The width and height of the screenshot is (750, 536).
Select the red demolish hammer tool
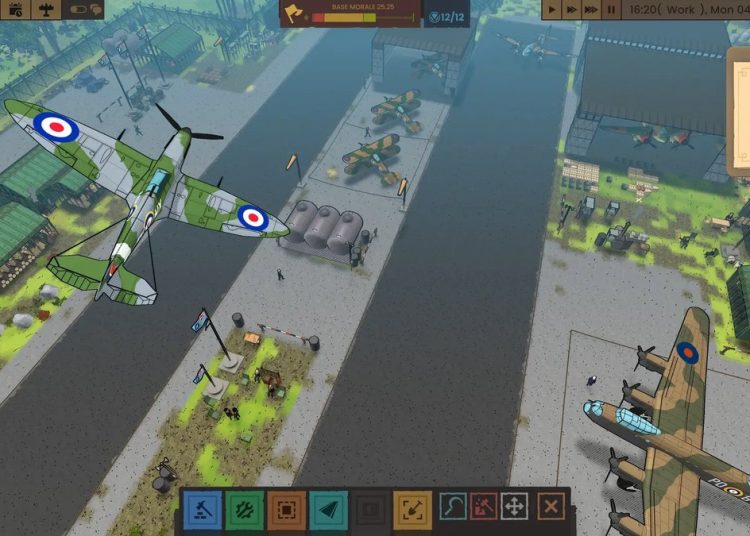(x=484, y=507)
